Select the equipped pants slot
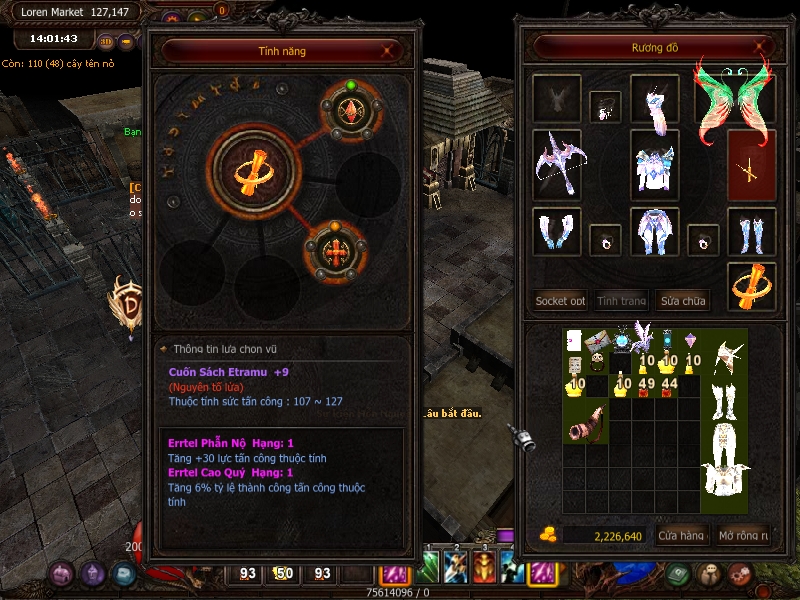Image resolution: width=800 pixels, height=600 pixels. [x=655, y=232]
